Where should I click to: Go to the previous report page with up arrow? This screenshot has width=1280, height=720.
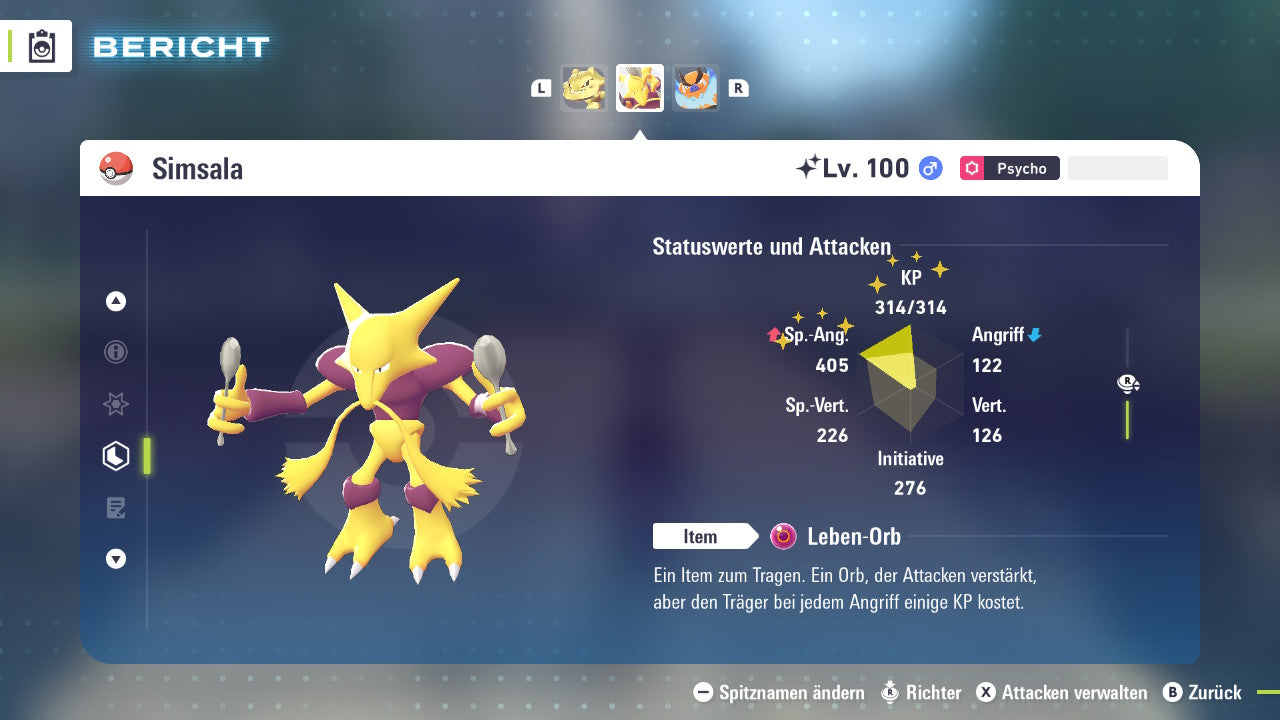pos(116,301)
